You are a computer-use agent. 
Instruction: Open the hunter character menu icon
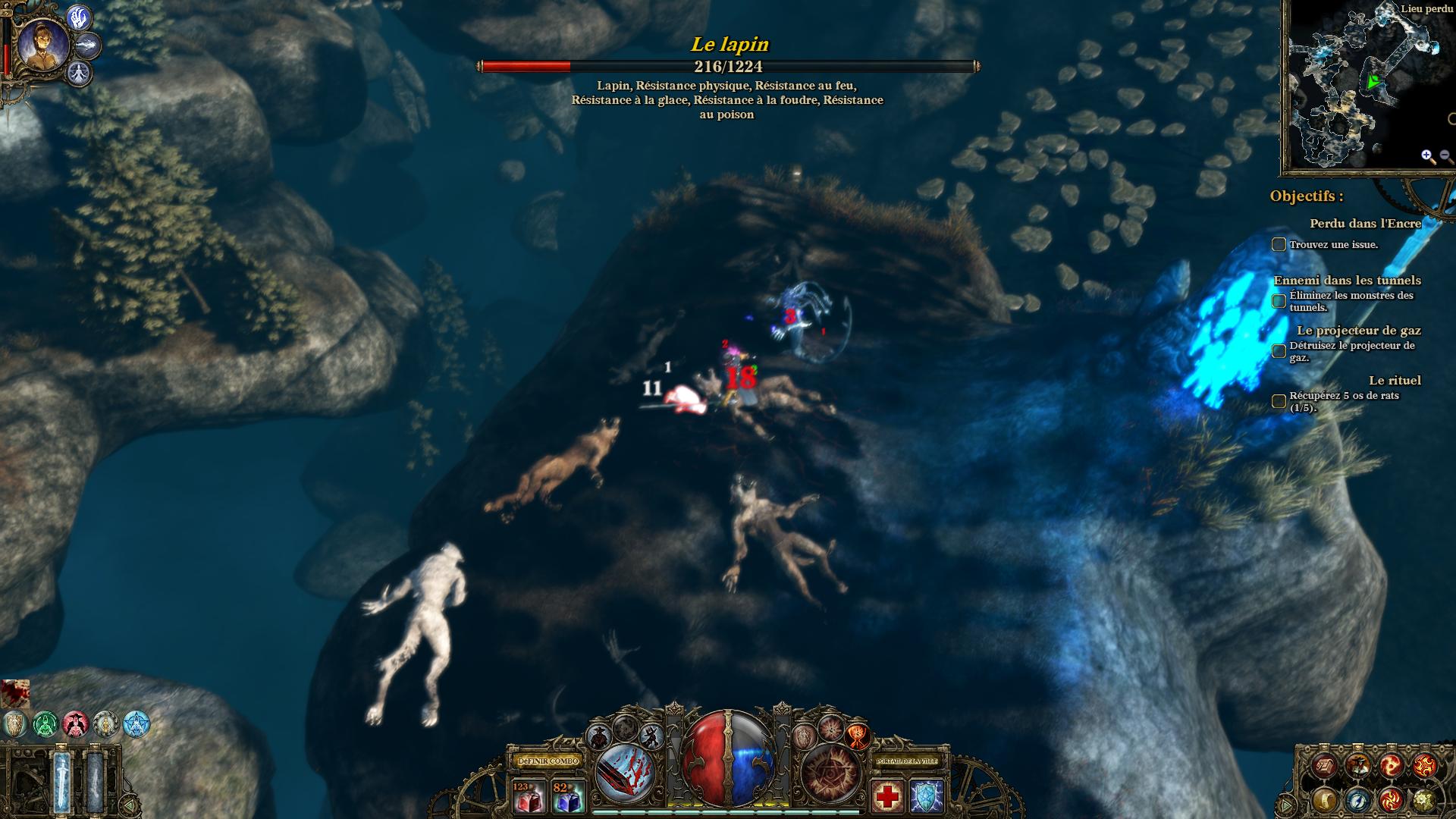(x=1358, y=766)
